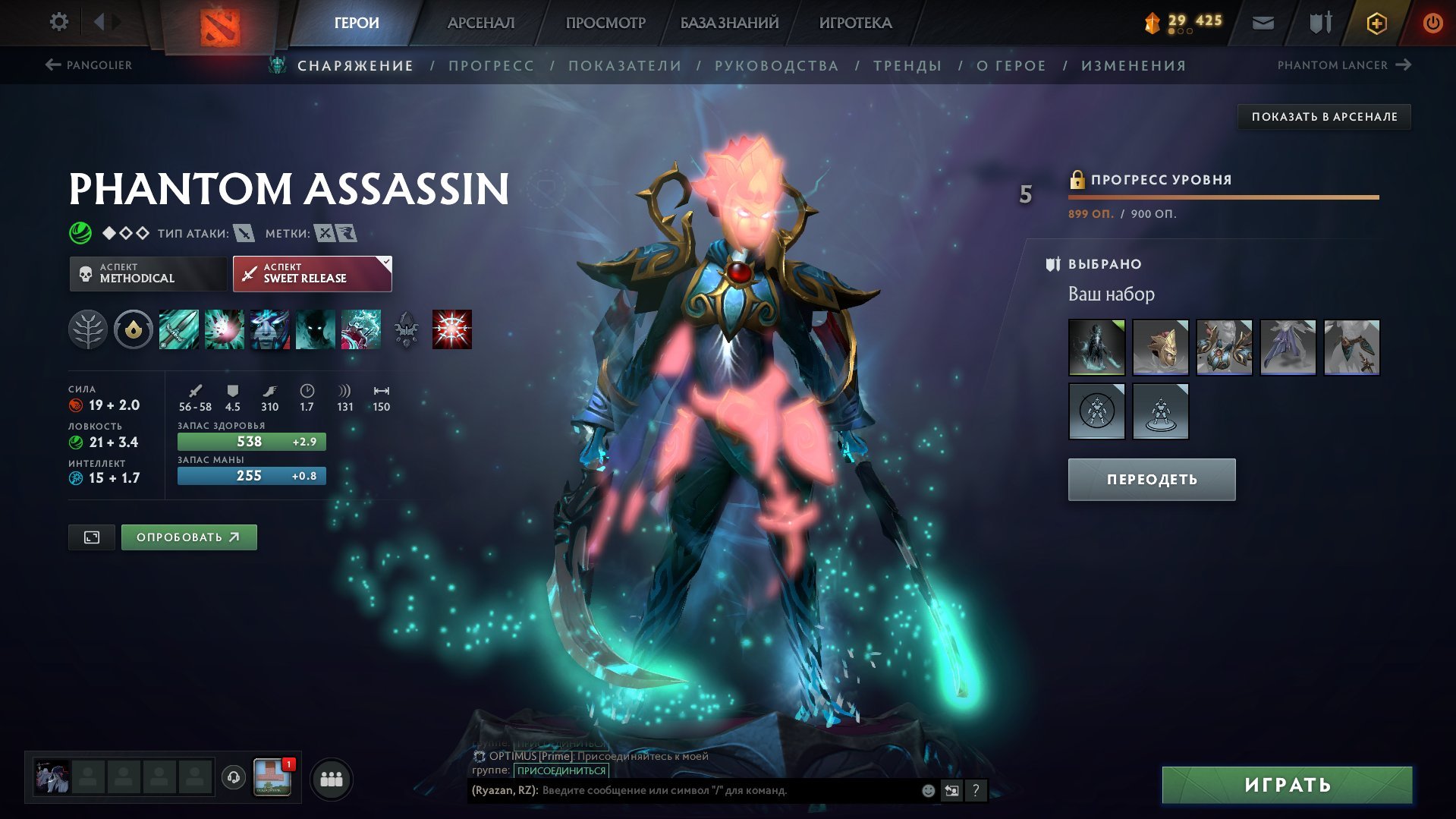The image size is (1456, 819).
Task: View the ТРЕНДЫ subsection
Action: coord(907,66)
